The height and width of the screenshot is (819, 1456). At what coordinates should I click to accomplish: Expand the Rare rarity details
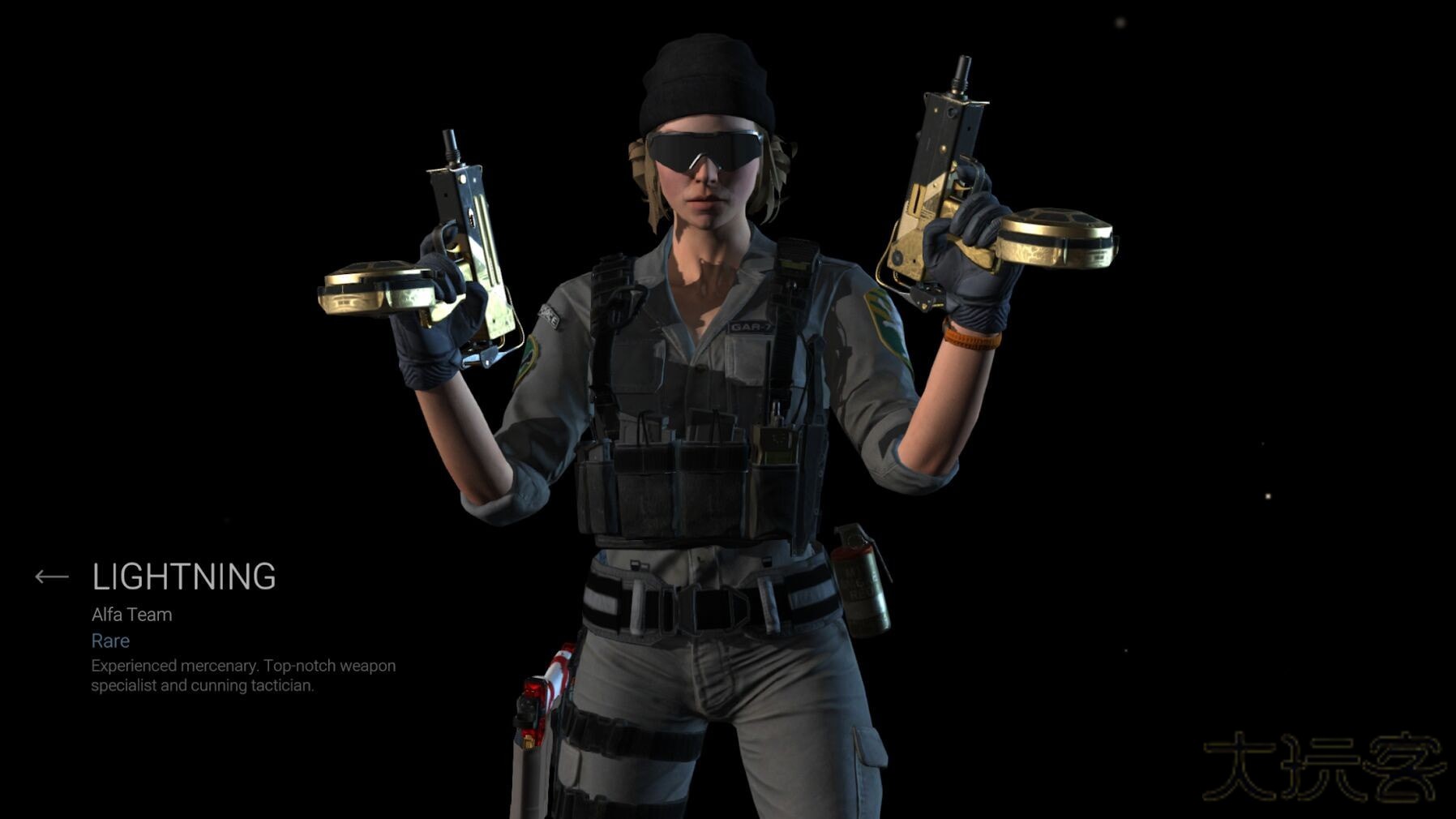coord(110,641)
